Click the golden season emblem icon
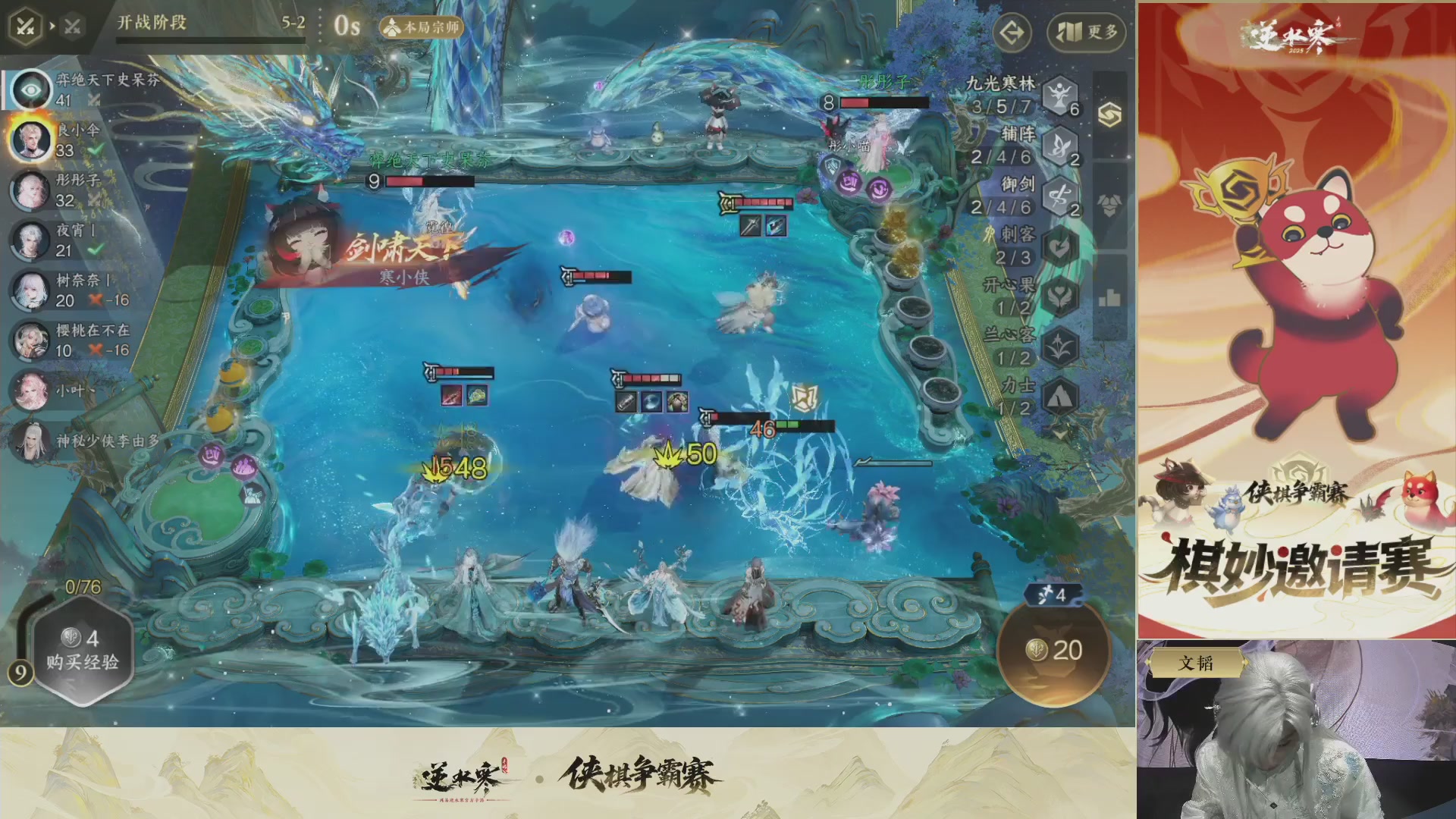The image size is (1456, 819). click(1110, 115)
